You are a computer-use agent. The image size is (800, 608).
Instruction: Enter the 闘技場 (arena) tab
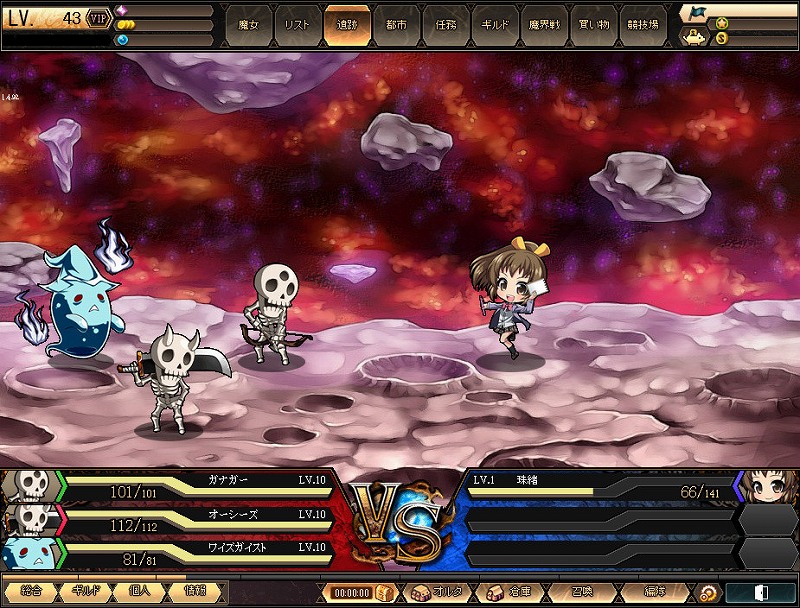(x=640, y=25)
